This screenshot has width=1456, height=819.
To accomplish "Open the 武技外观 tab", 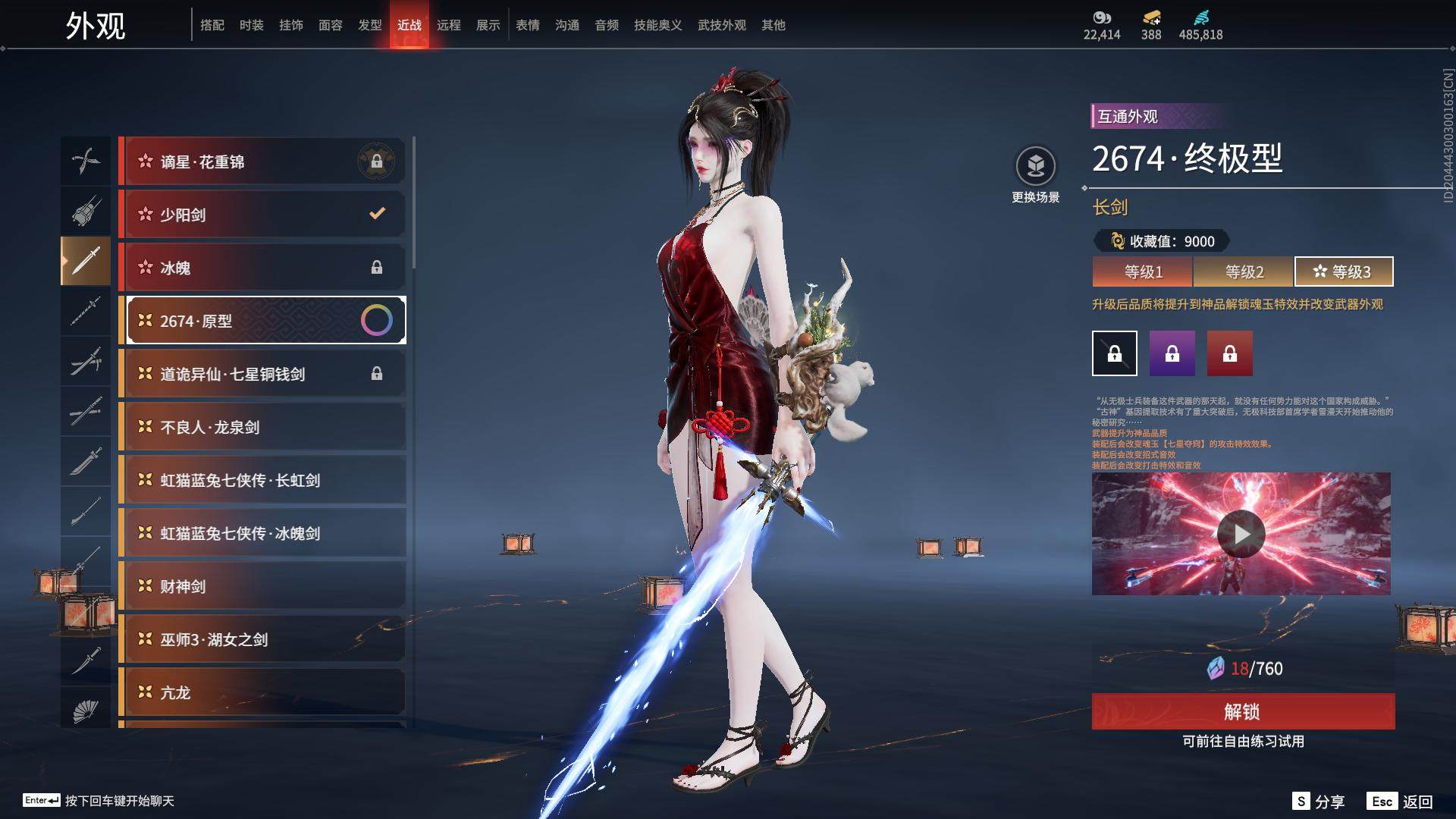I will [721, 25].
